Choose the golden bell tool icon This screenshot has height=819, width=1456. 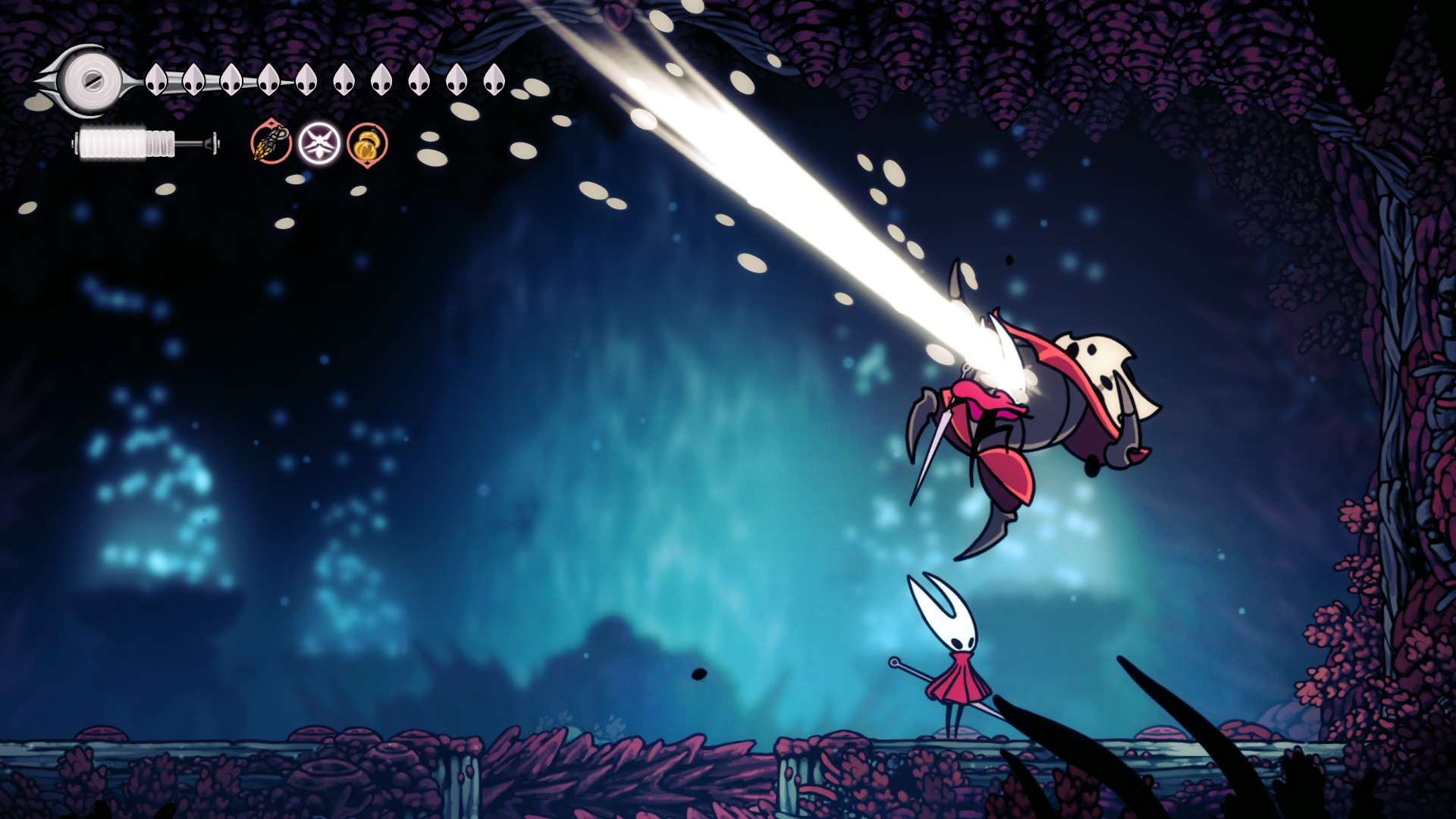(367, 143)
